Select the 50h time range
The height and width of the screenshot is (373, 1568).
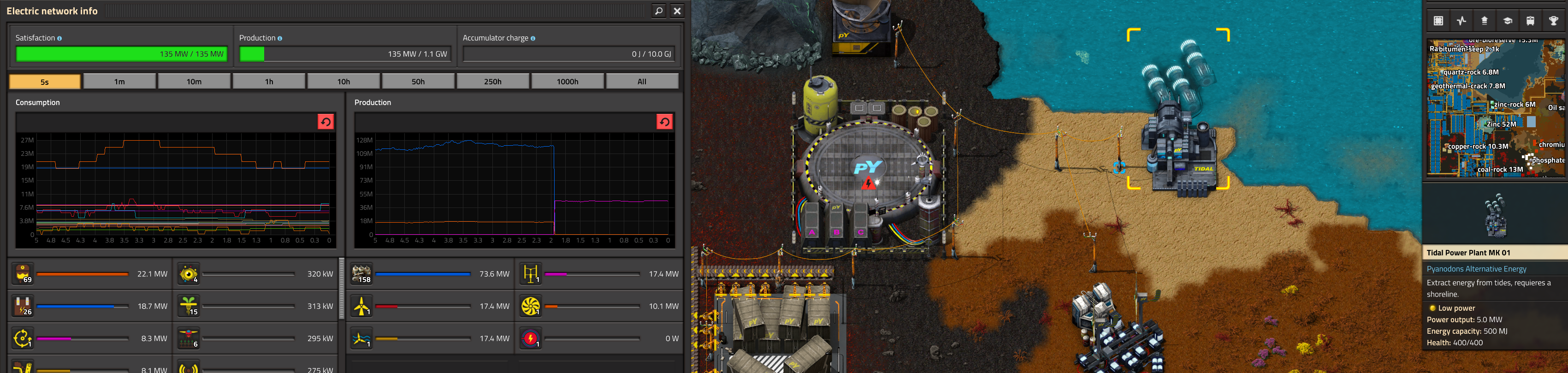(418, 82)
